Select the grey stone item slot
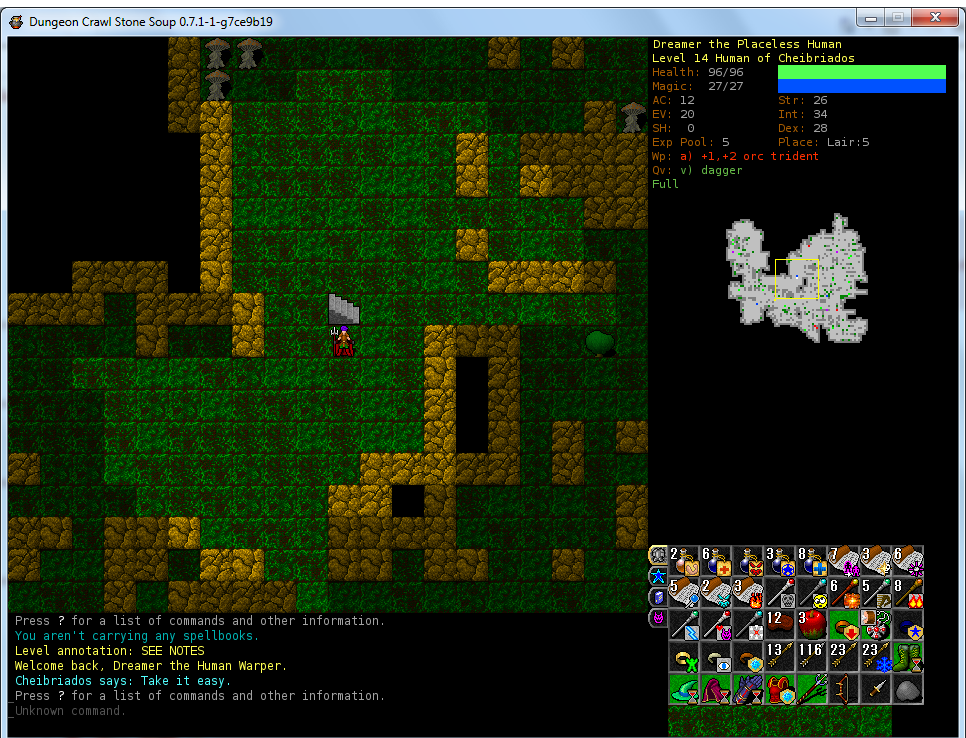The width and height of the screenshot is (966, 738). tap(907, 689)
